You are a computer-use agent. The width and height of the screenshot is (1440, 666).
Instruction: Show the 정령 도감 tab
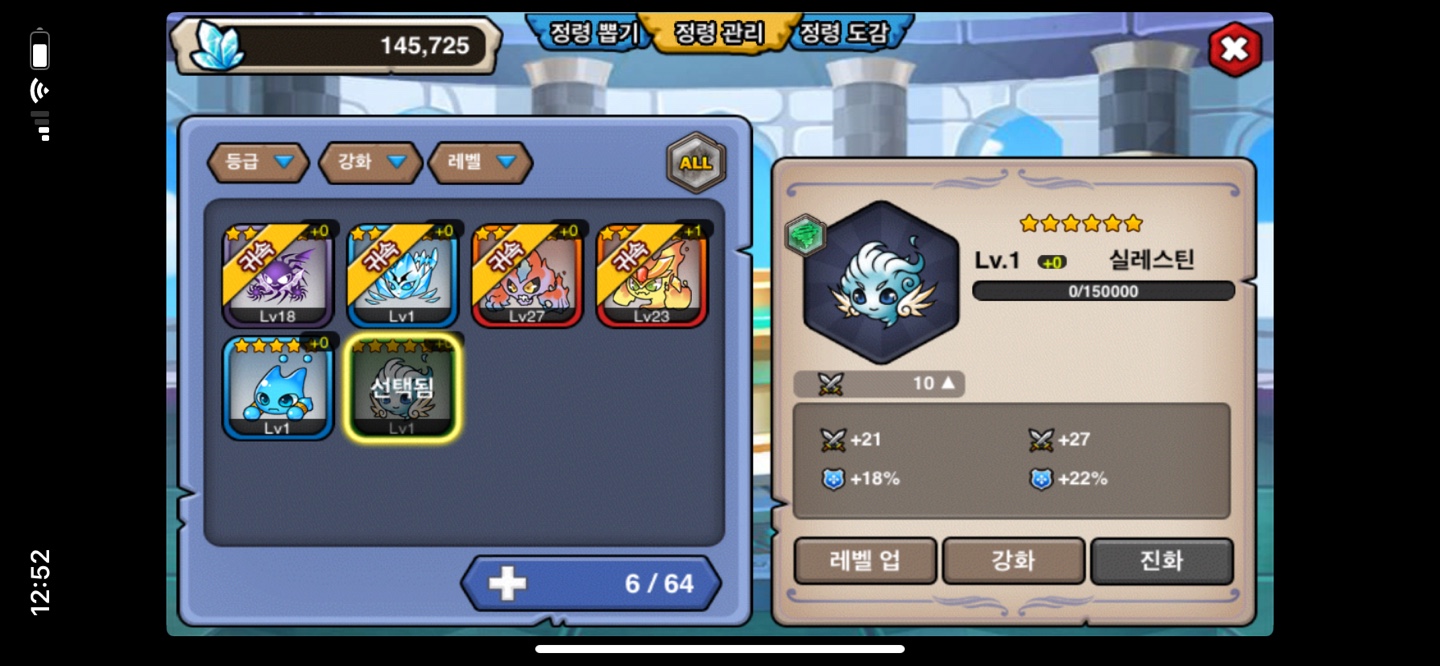point(843,33)
